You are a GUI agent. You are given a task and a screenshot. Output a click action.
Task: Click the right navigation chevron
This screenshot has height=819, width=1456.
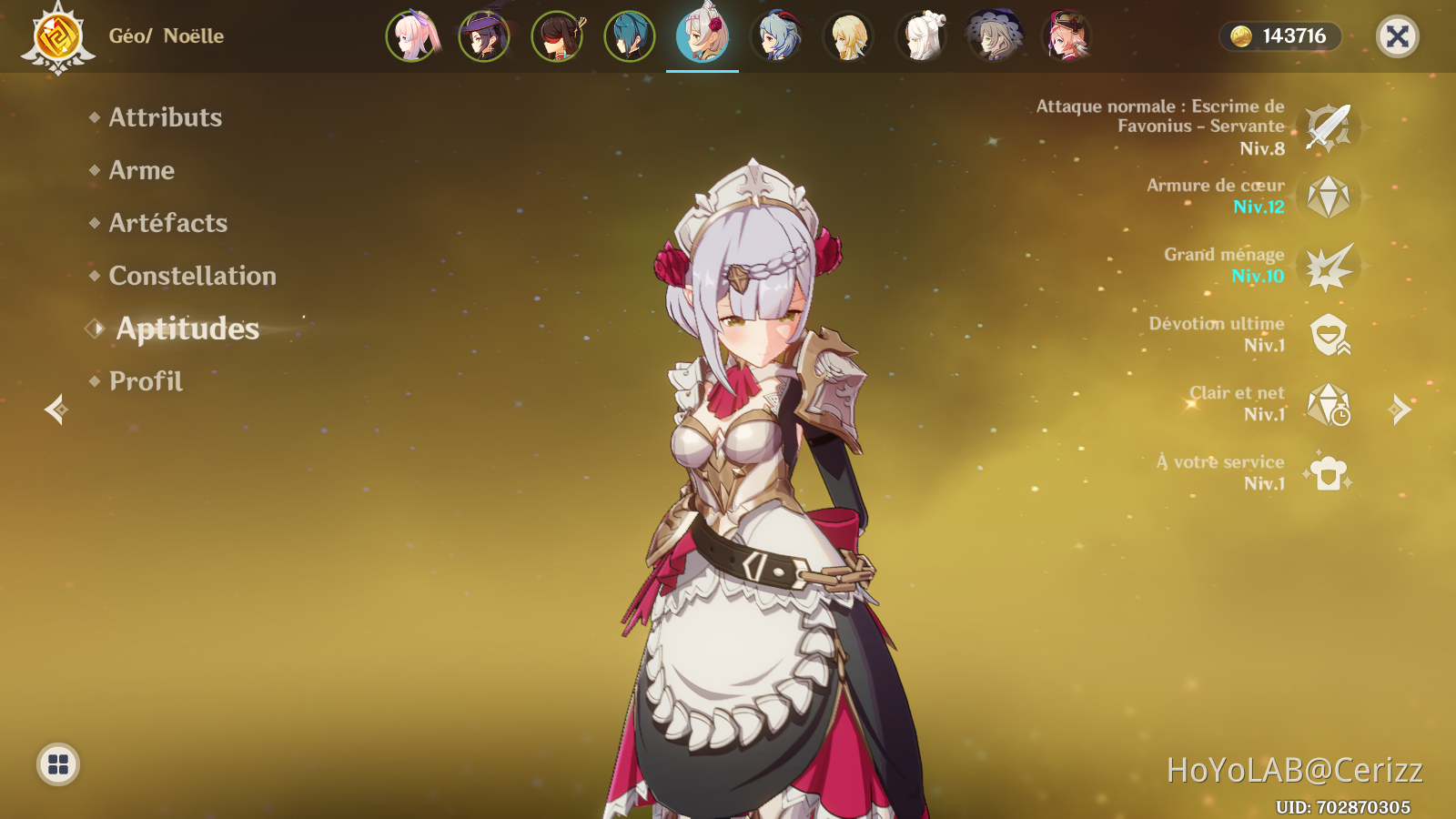pyautogui.click(x=1400, y=409)
